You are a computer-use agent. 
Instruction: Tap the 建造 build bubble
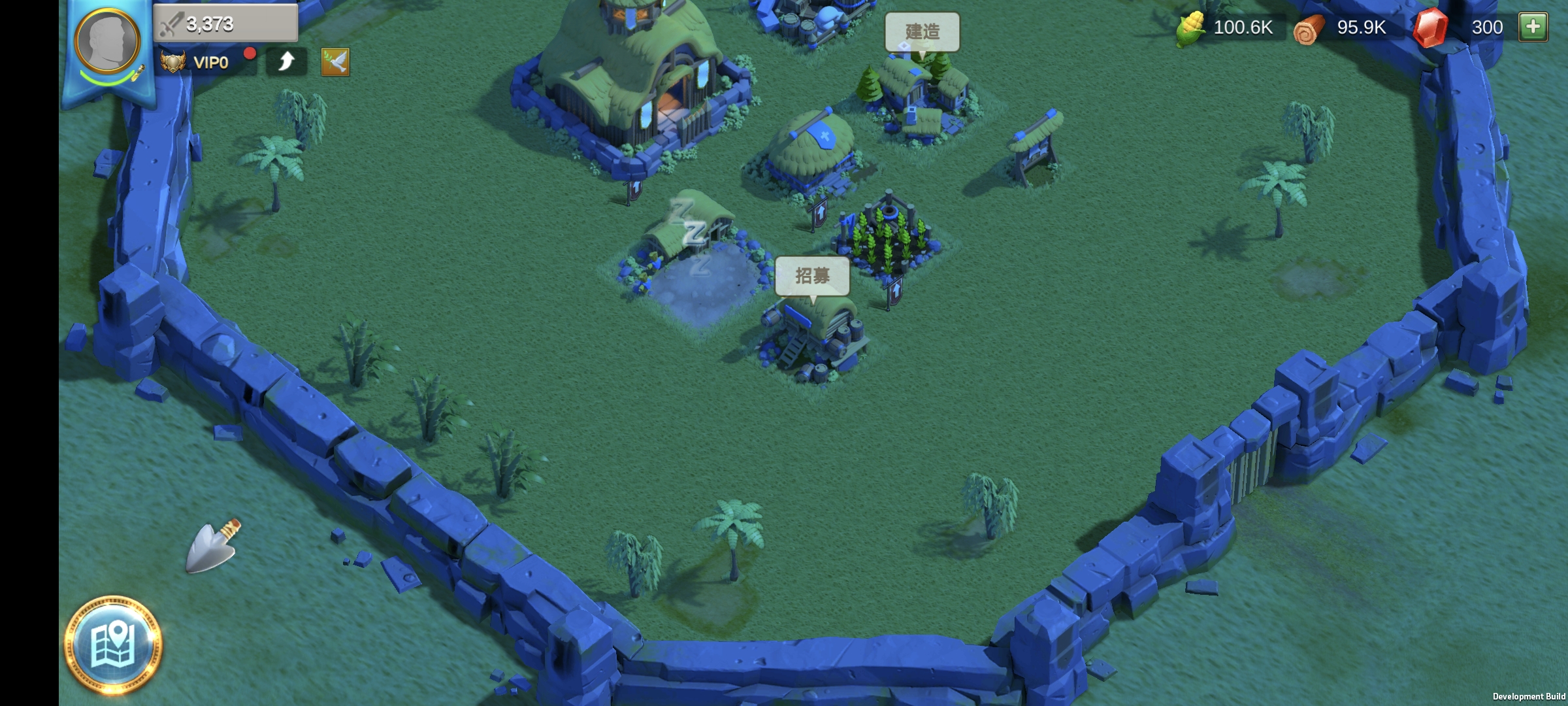(x=922, y=31)
